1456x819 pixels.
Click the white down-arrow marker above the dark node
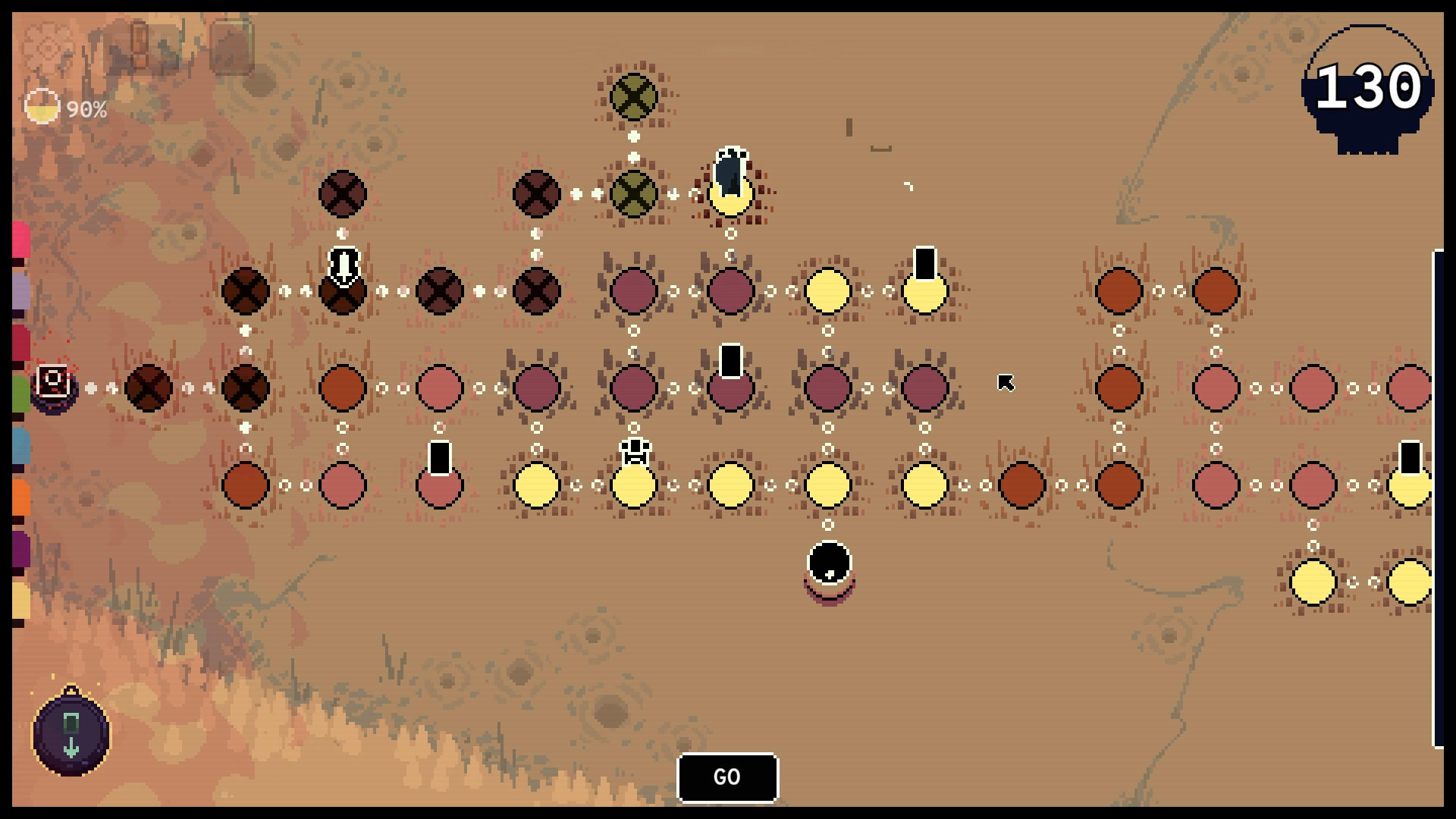pyautogui.click(x=343, y=265)
